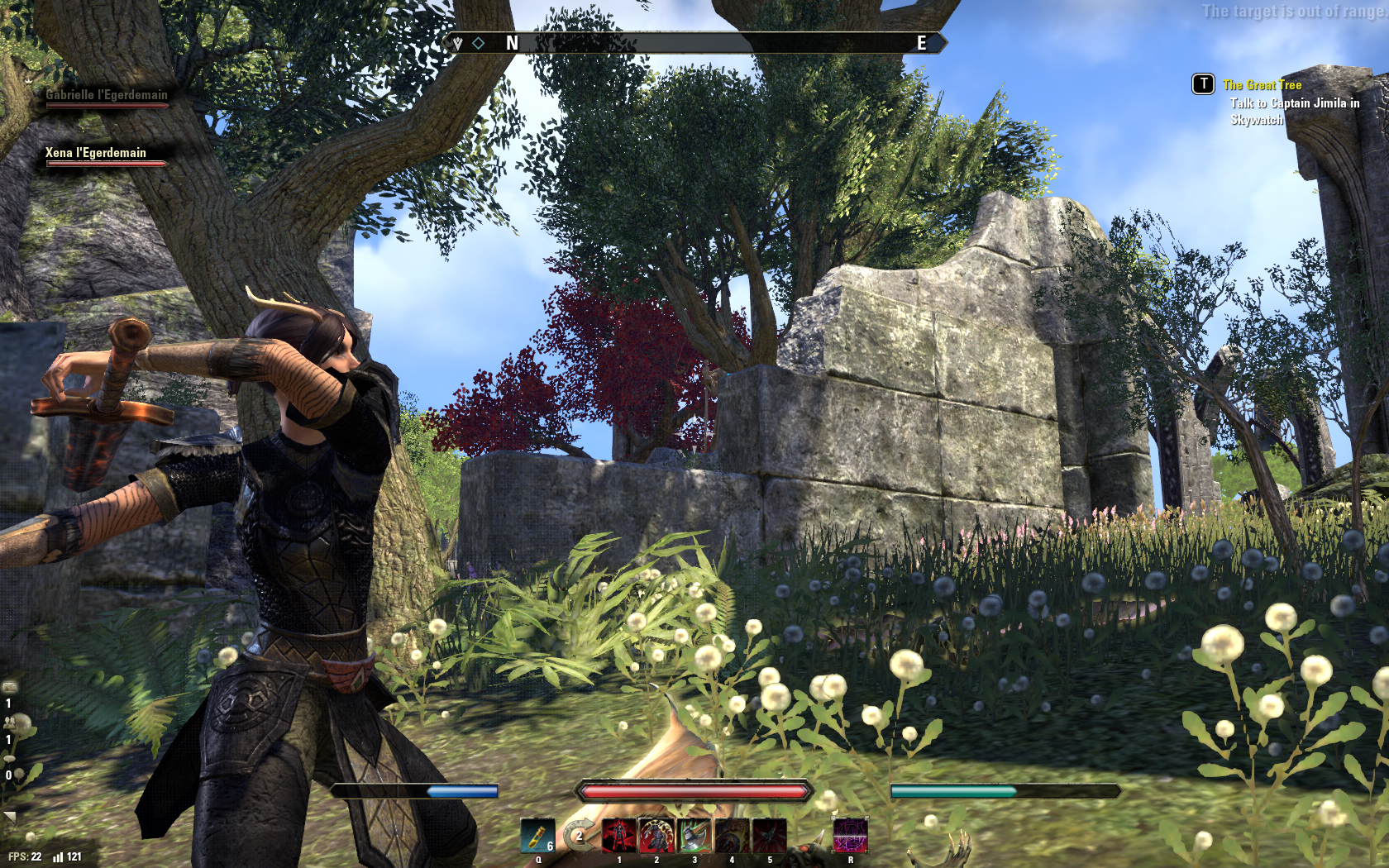
Task: Activate the red standing figure ability
Action: pos(618,836)
